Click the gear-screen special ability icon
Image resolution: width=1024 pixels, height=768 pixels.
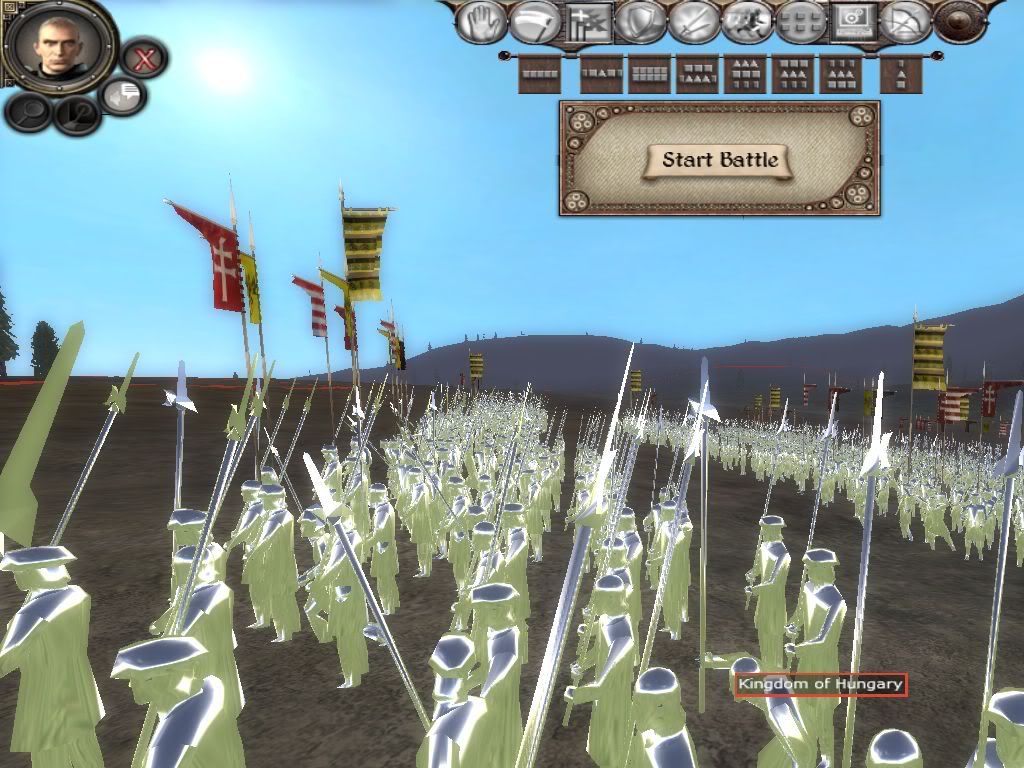pos(853,22)
